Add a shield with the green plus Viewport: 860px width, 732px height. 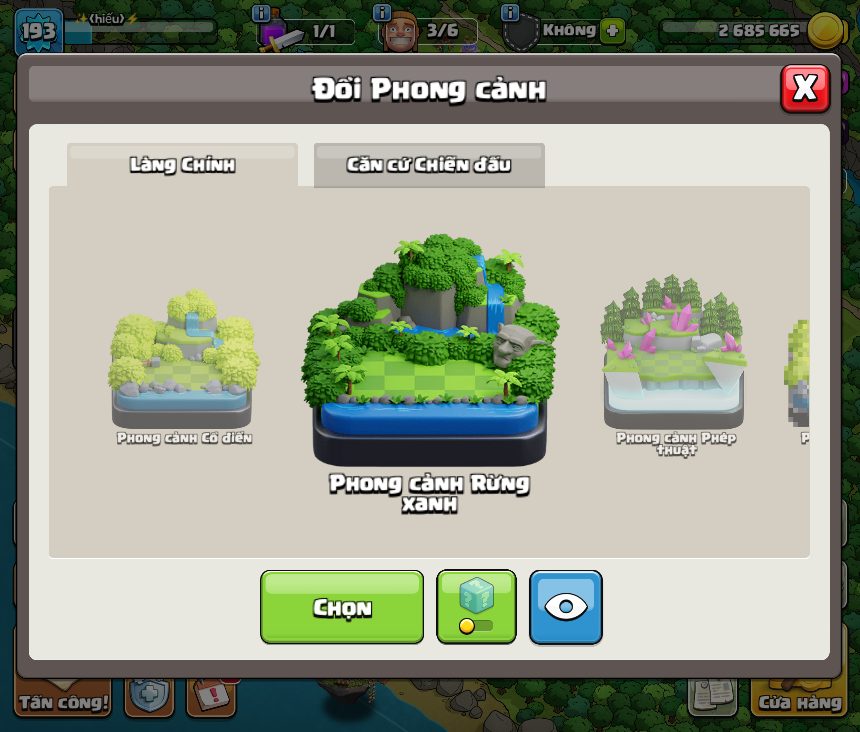[x=613, y=30]
